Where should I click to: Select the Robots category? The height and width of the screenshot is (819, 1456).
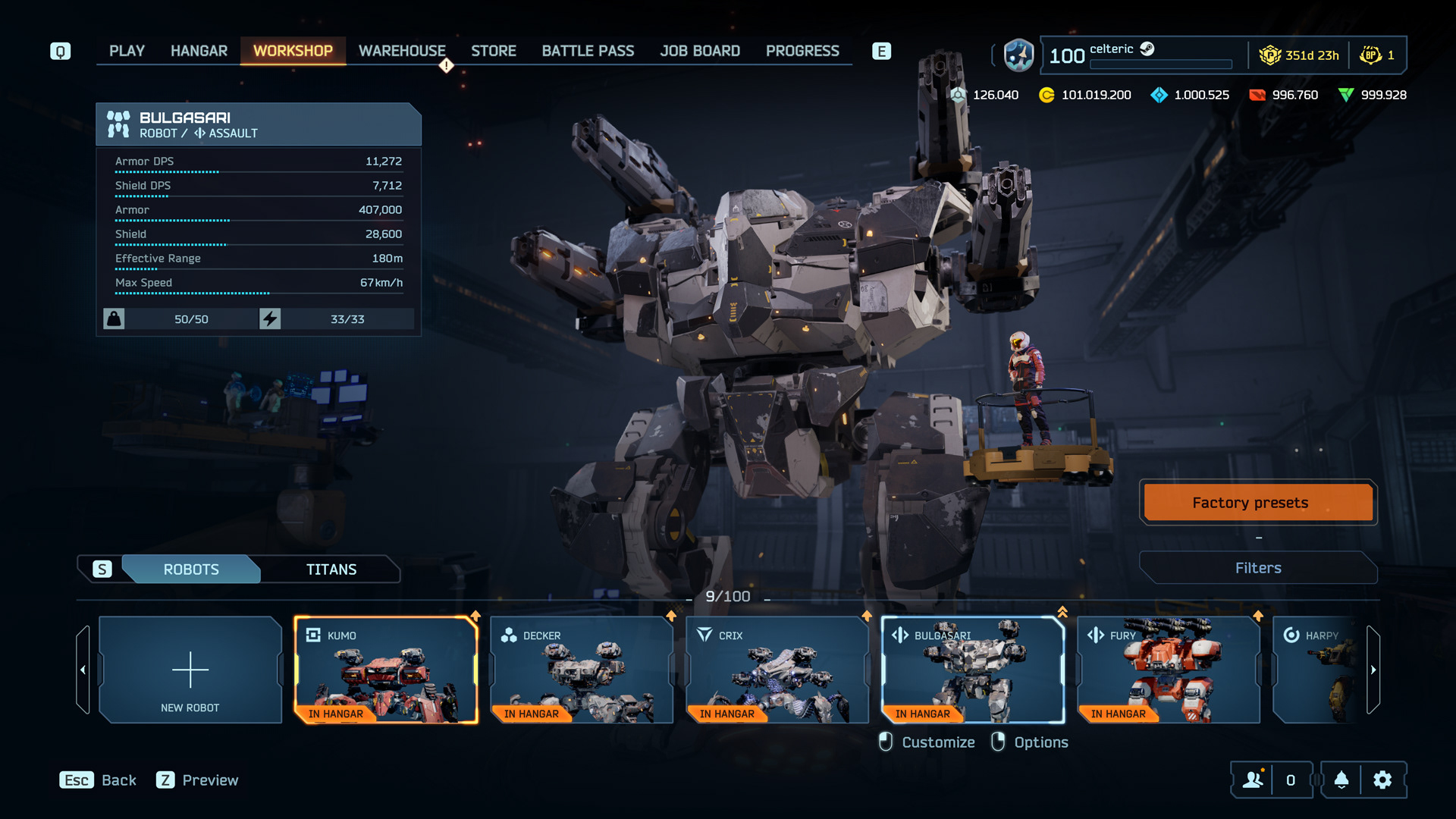pos(191,570)
